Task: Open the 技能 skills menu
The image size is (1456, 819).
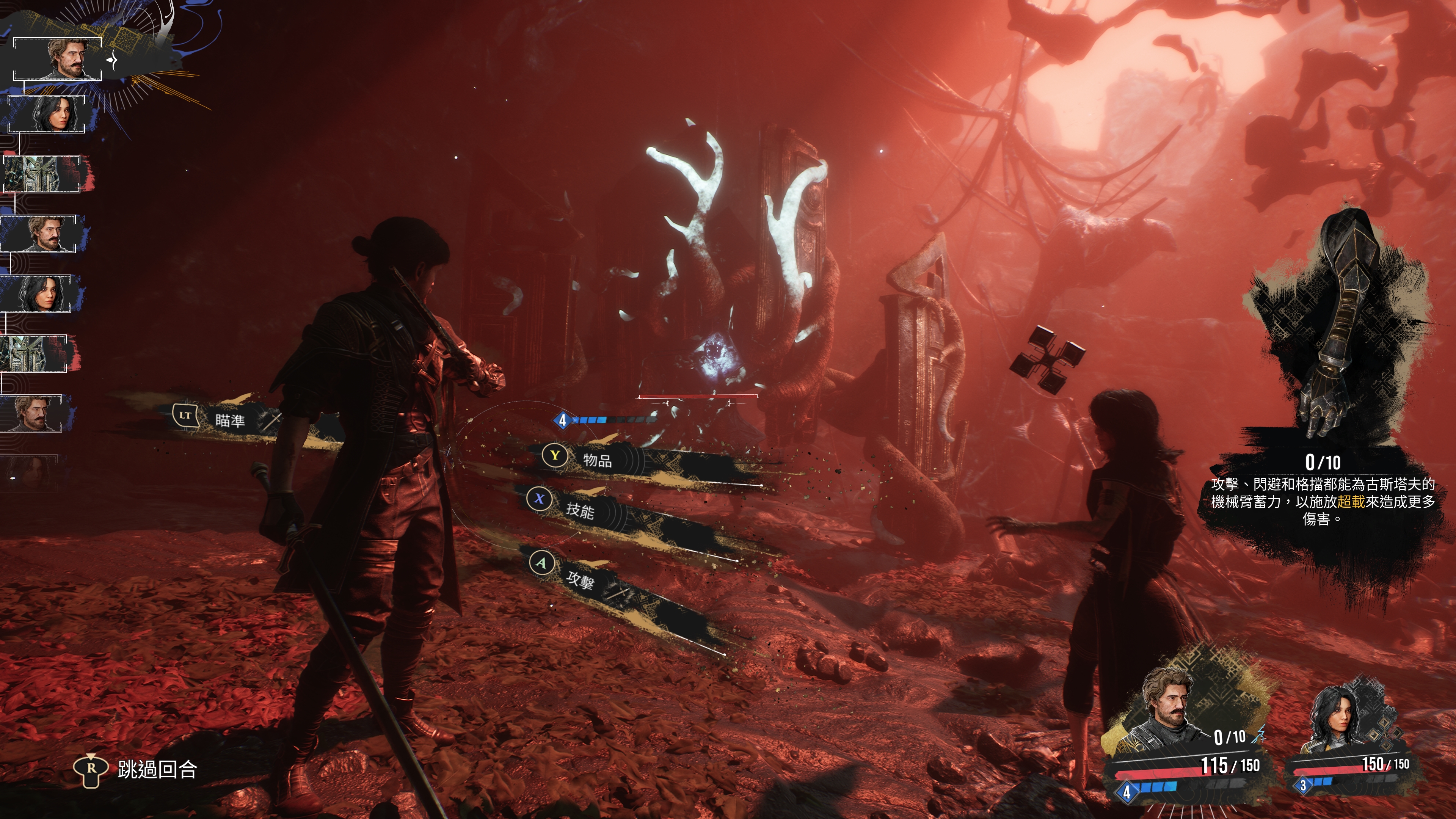Action: (x=580, y=510)
